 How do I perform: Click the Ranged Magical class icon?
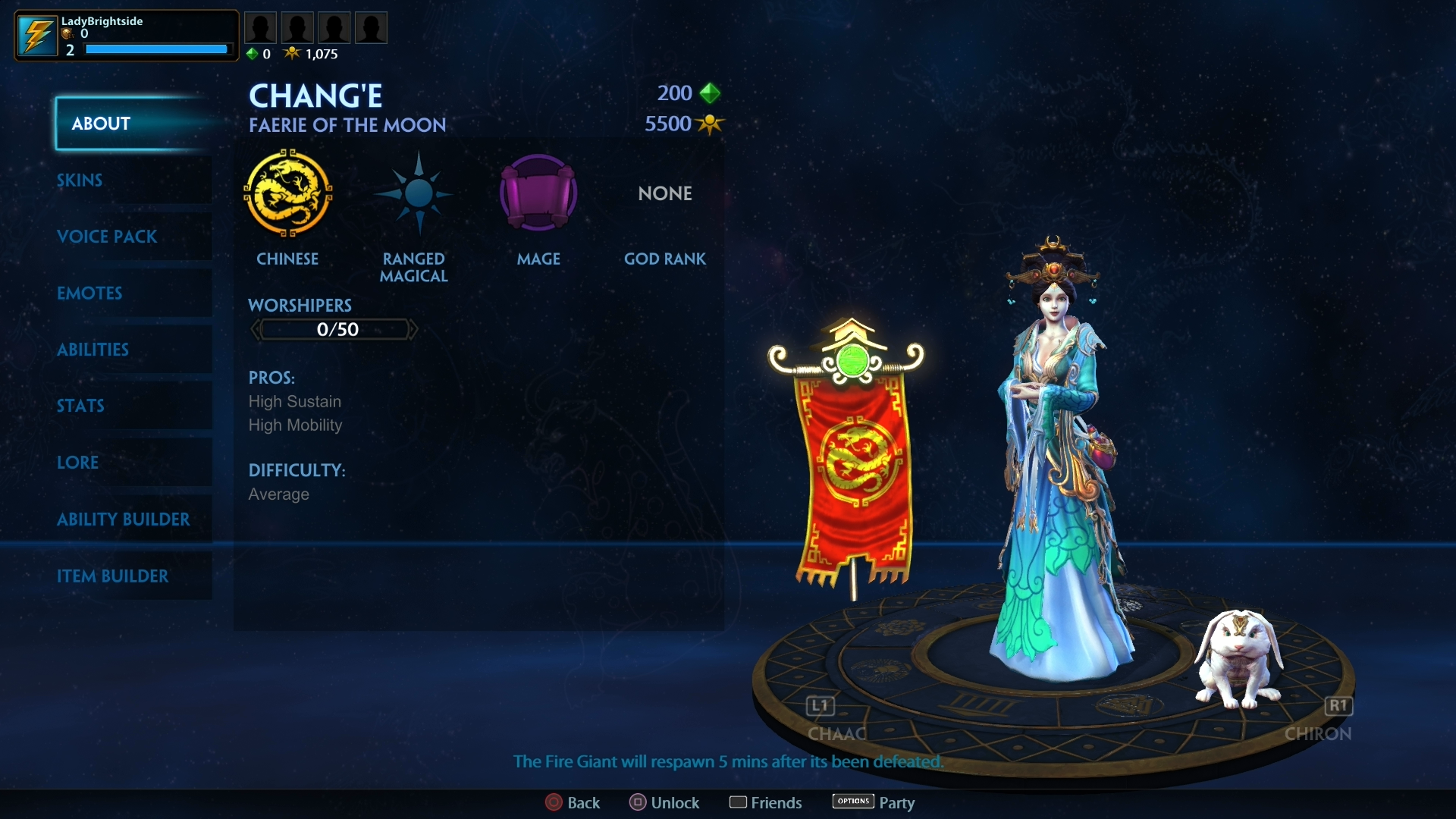point(413,194)
